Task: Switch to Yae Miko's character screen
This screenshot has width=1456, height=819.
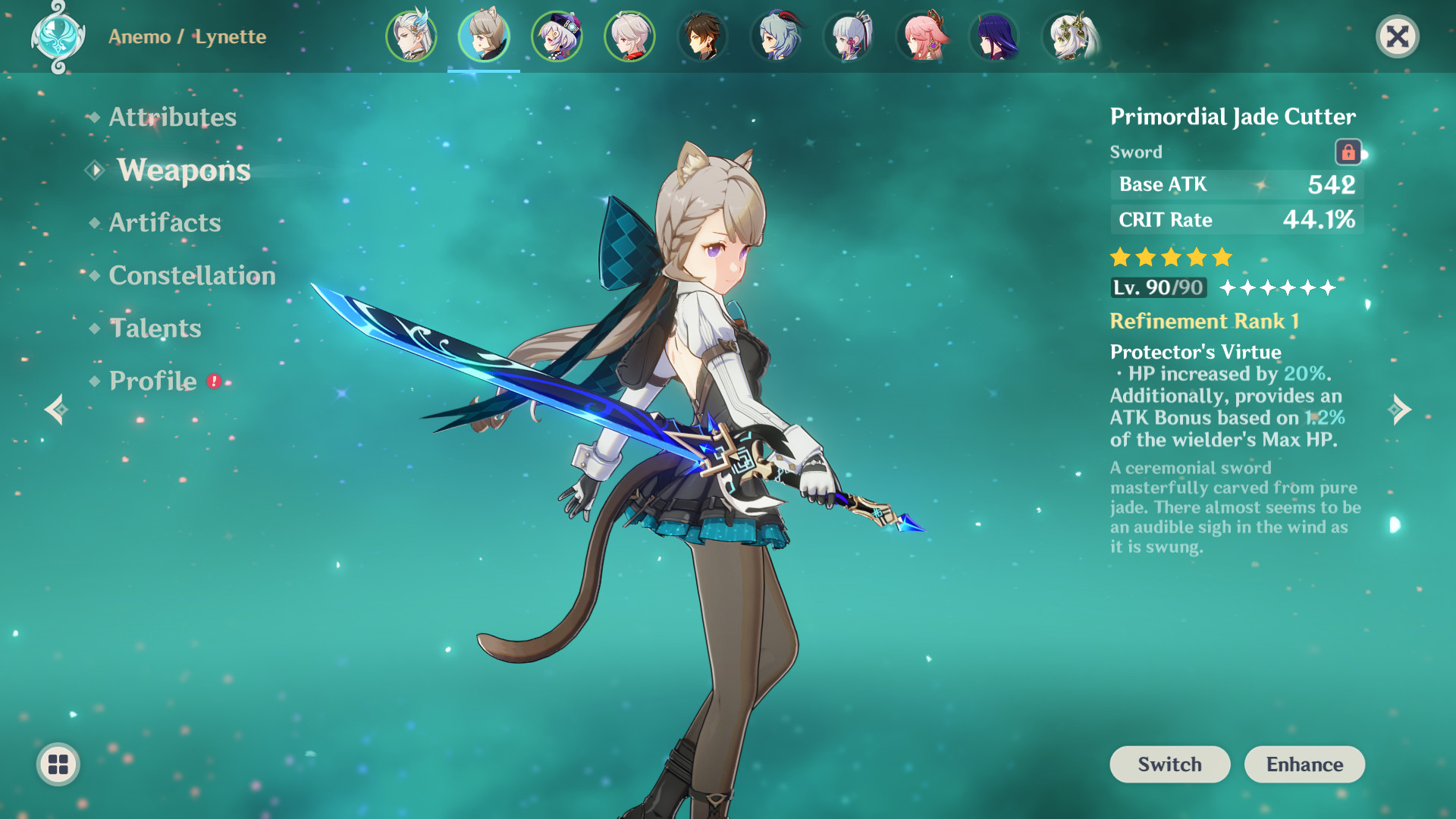Action: coord(922,36)
